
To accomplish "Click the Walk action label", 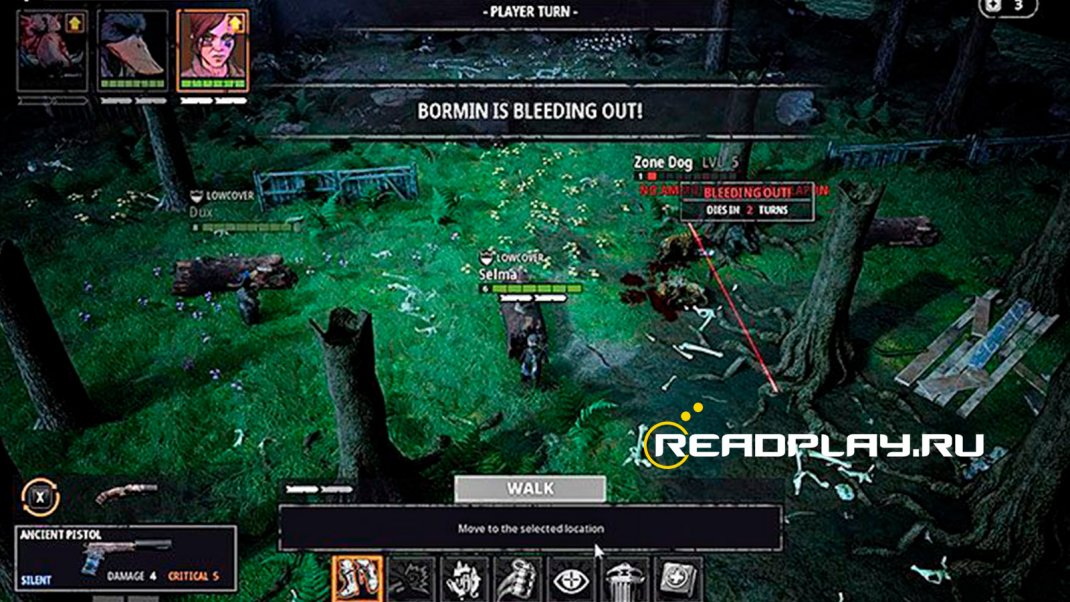I will tap(530, 489).
